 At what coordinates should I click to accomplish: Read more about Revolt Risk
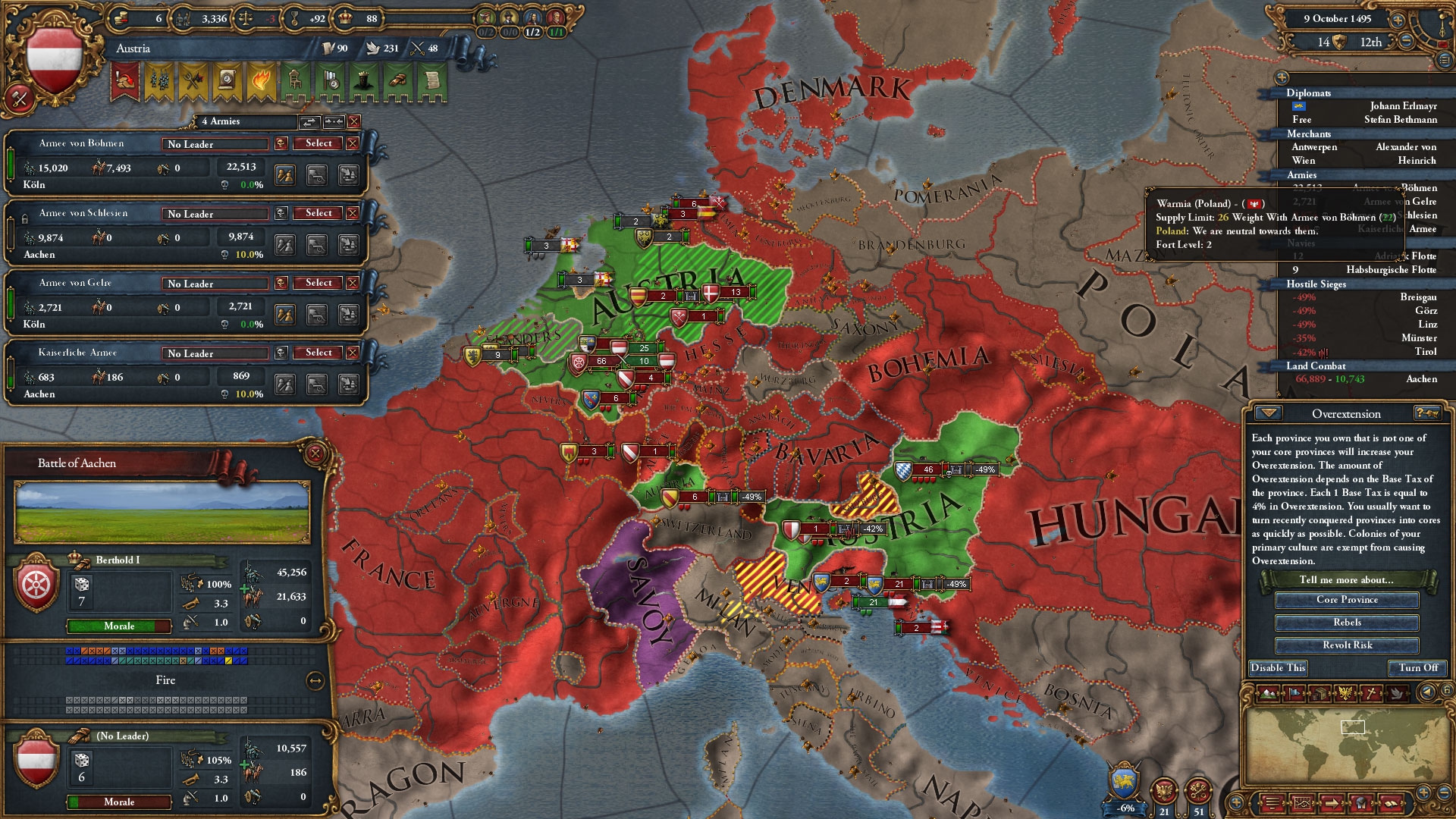tap(1347, 645)
